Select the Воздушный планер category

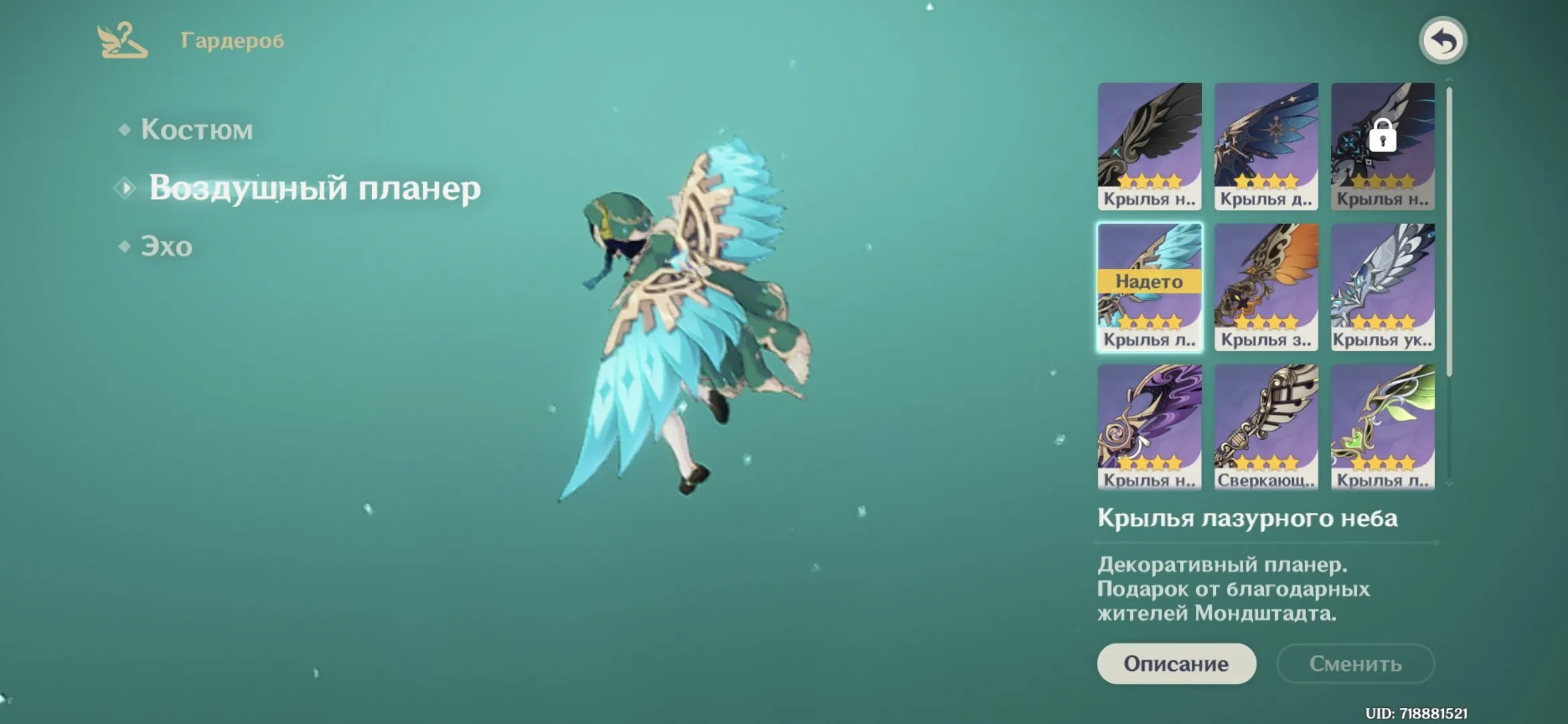(314, 188)
